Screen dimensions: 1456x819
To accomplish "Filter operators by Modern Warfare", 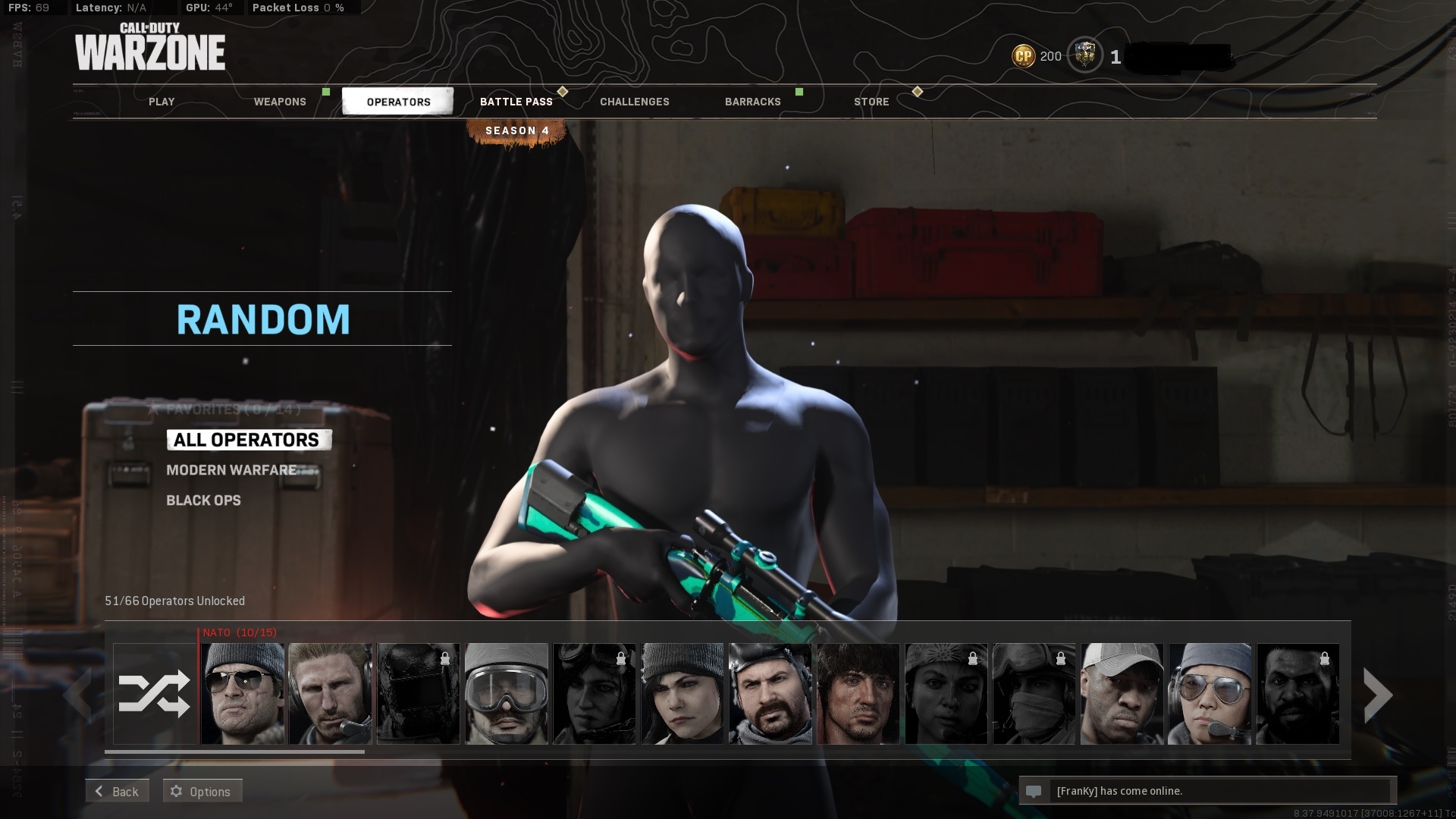I will pos(232,470).
